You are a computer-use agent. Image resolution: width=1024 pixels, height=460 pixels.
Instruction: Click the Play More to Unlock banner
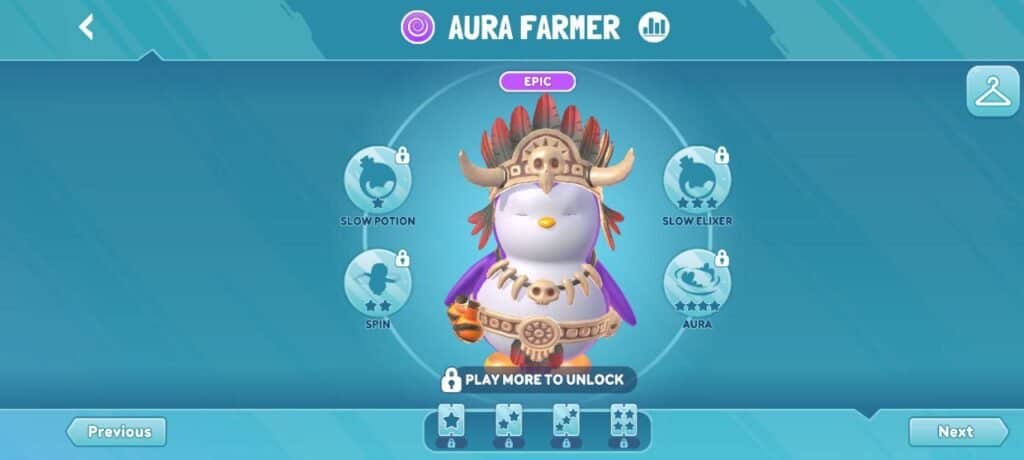(535, 380)
